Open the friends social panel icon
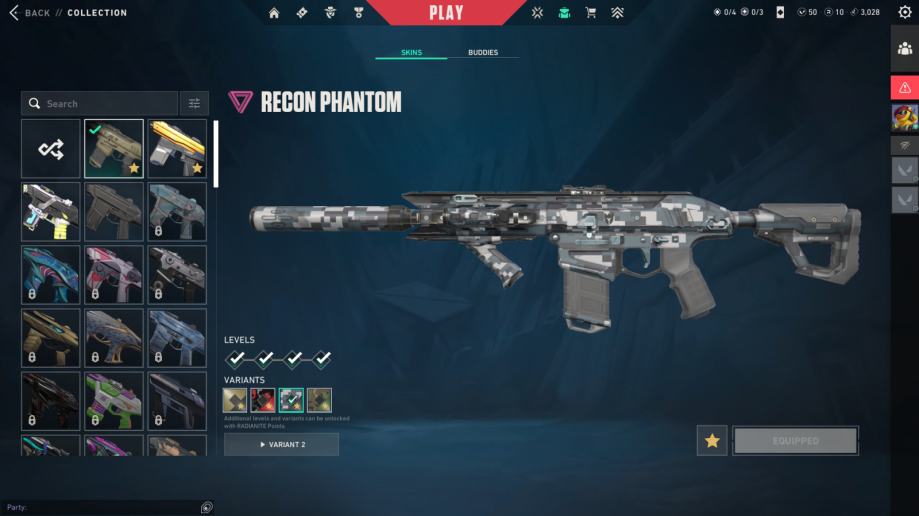Screen dimensions: 919x516 tap(905, 48)
